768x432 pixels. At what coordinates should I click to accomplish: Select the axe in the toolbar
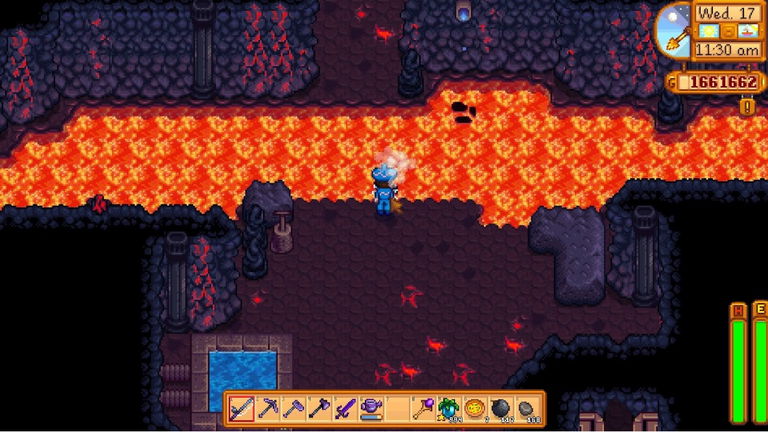(319, 408)
